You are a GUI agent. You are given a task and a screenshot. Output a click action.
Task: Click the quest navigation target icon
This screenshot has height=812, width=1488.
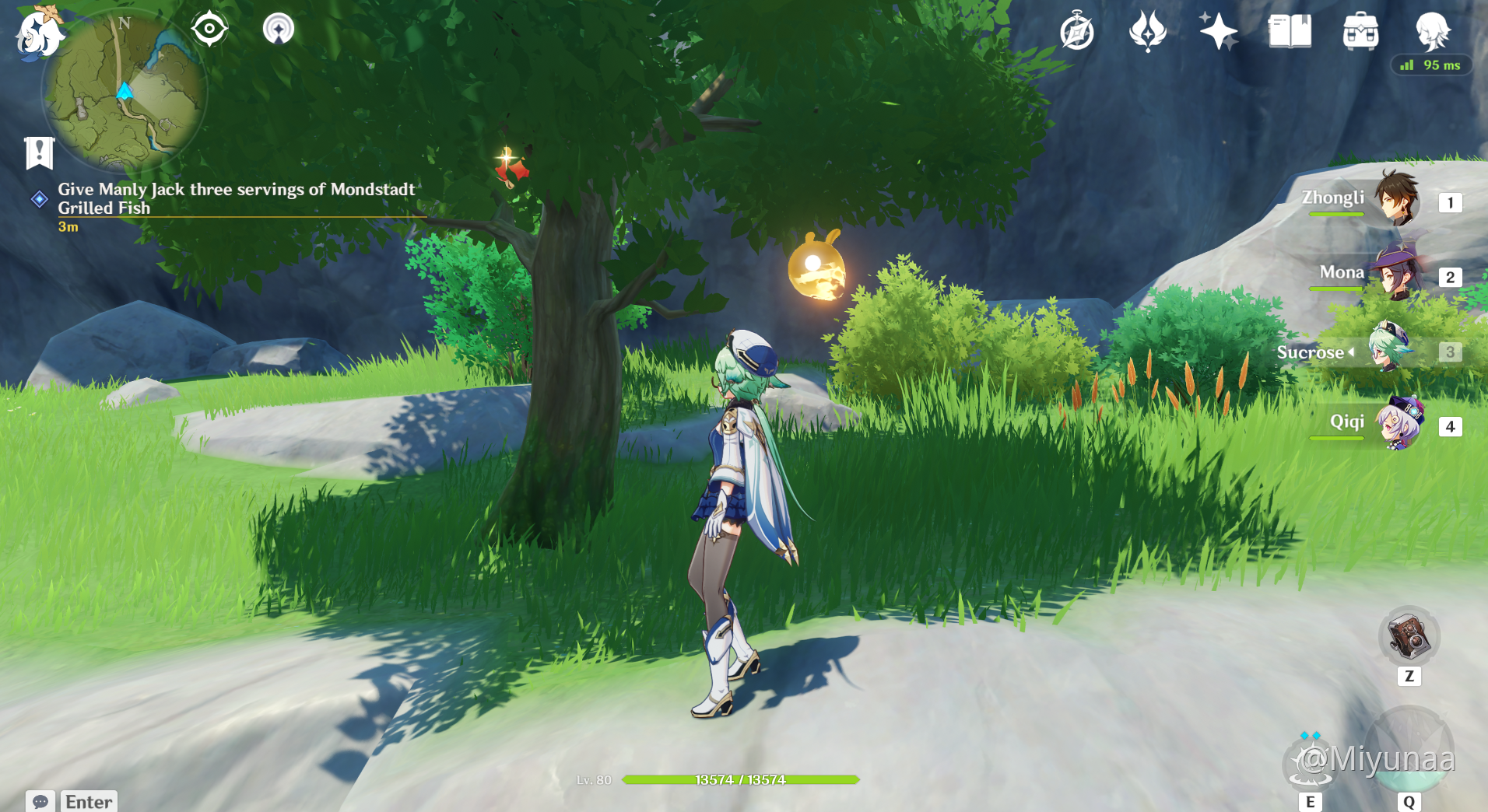(209, 30)
